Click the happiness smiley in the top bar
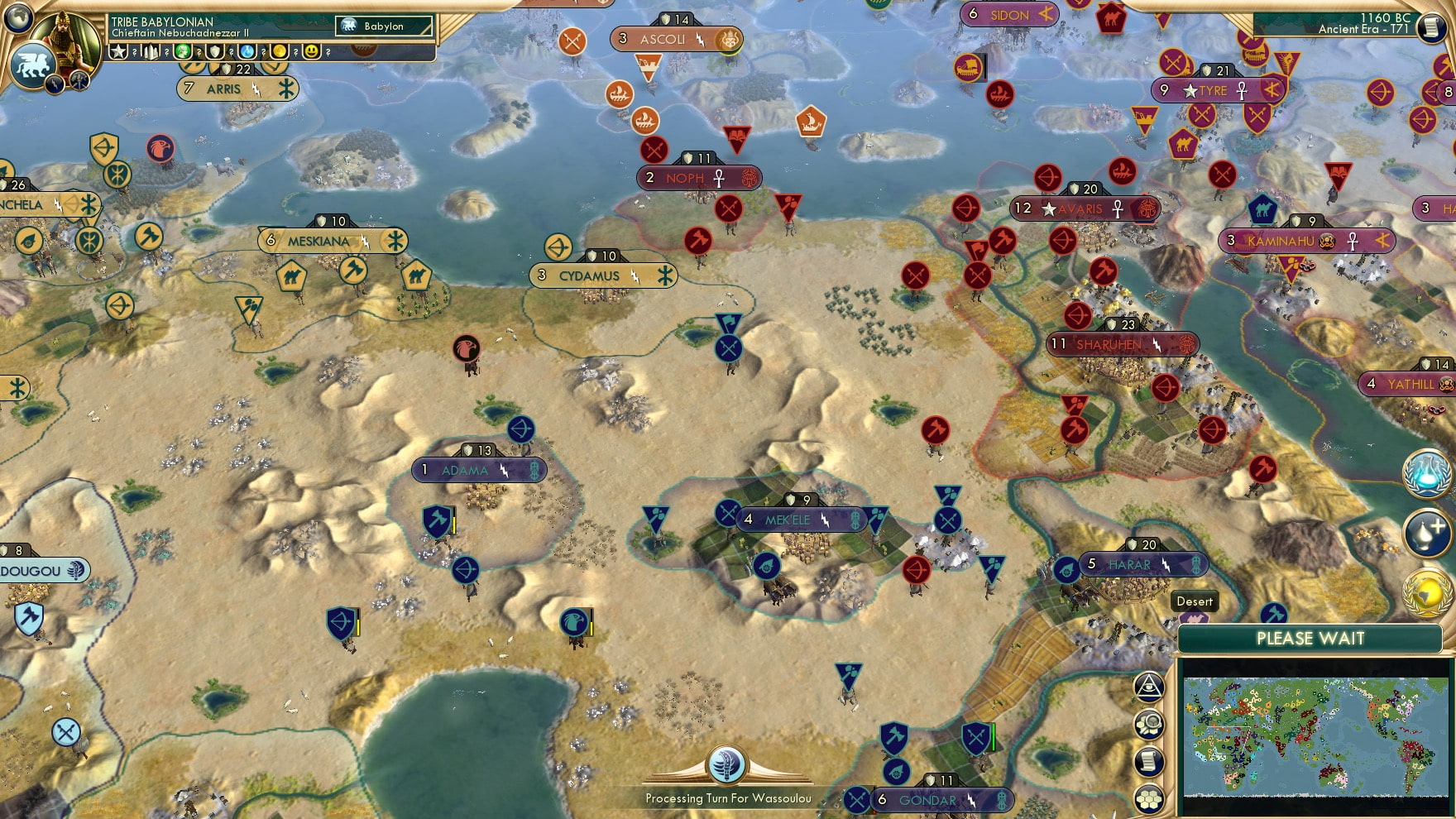This screenshot has width=1456, height=819. tap(312, 52)
